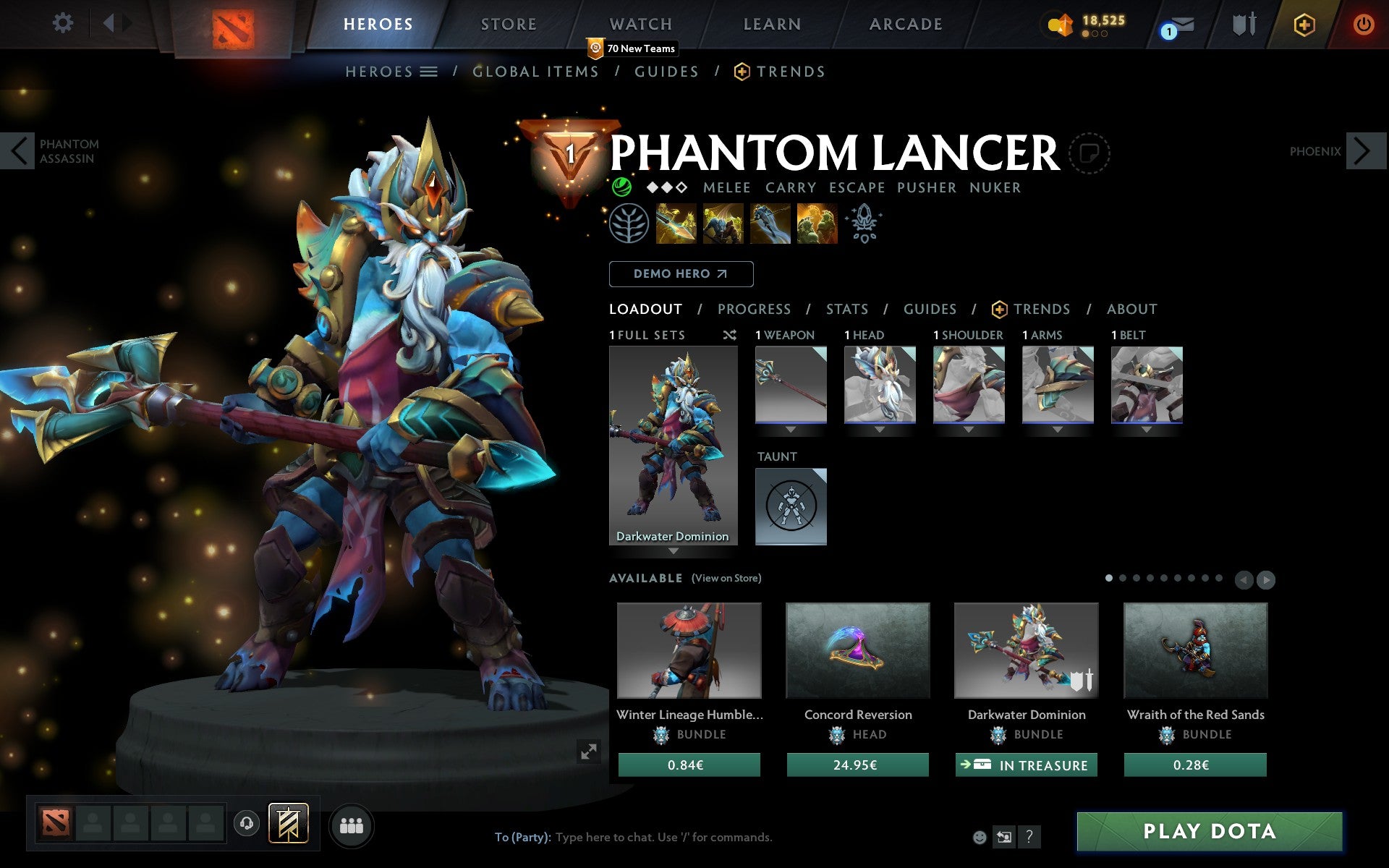
Task: Switch to the Progress tab
Action: 754,310
